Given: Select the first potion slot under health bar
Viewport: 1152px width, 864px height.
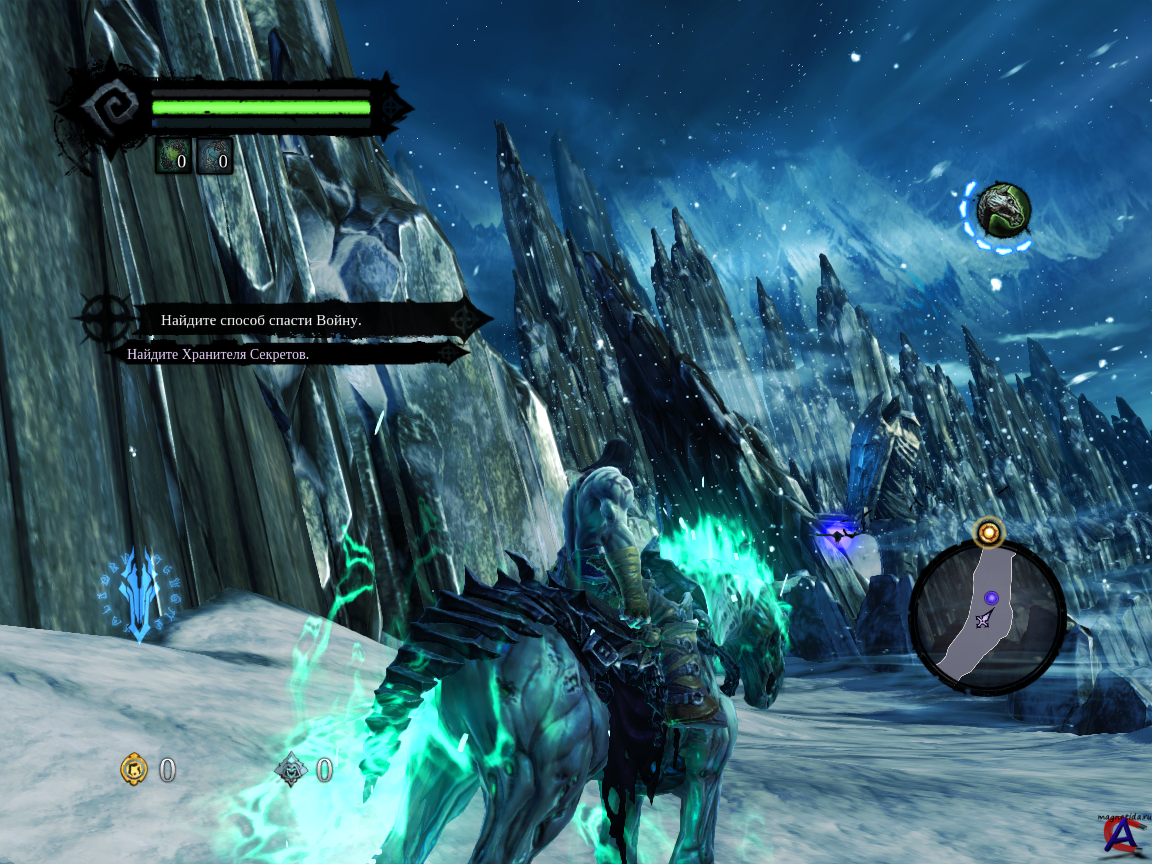Looking at the screenshot, I should 172,157.
